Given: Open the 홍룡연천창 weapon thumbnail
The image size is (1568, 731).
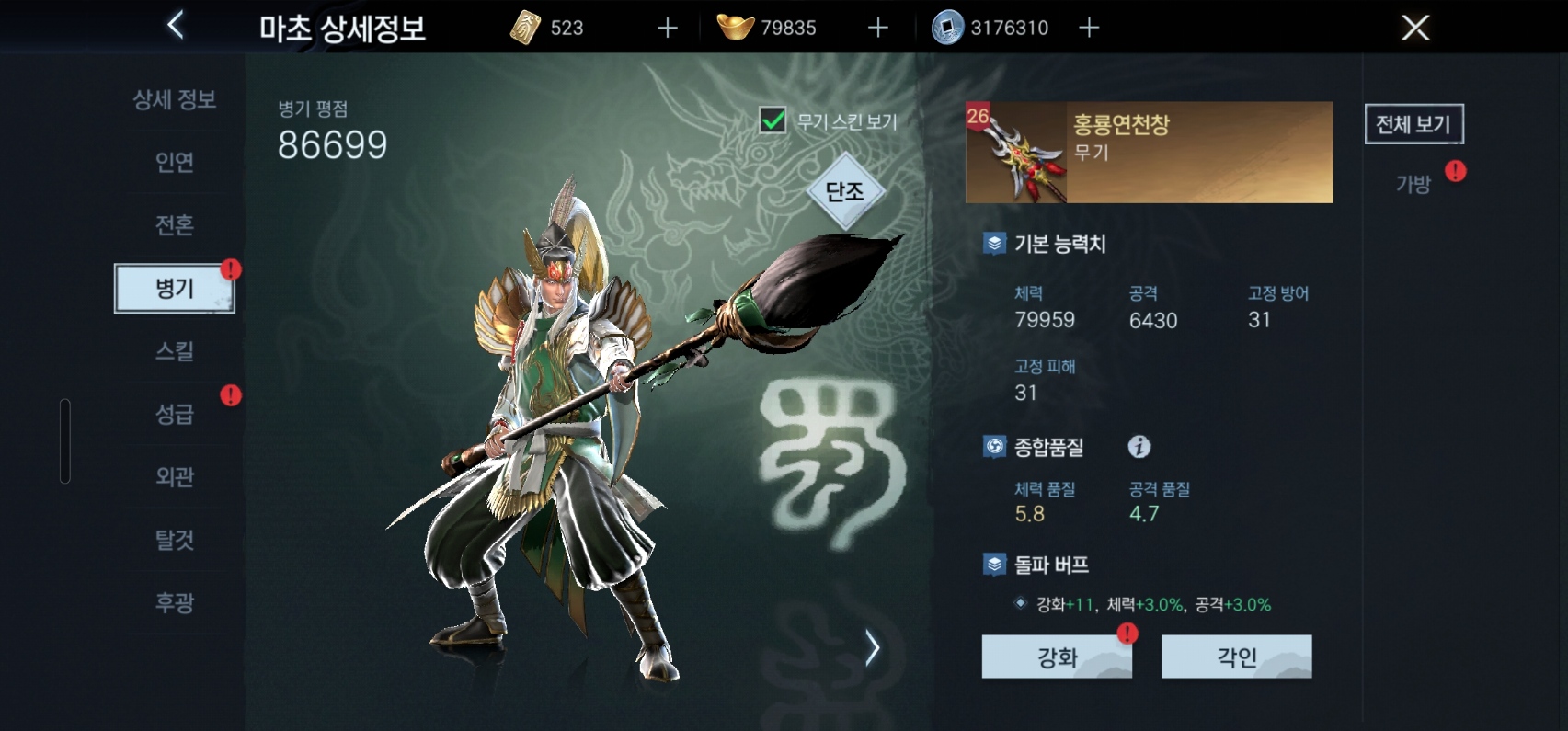Looking at the screenshot, I should tap(1018, 153).
